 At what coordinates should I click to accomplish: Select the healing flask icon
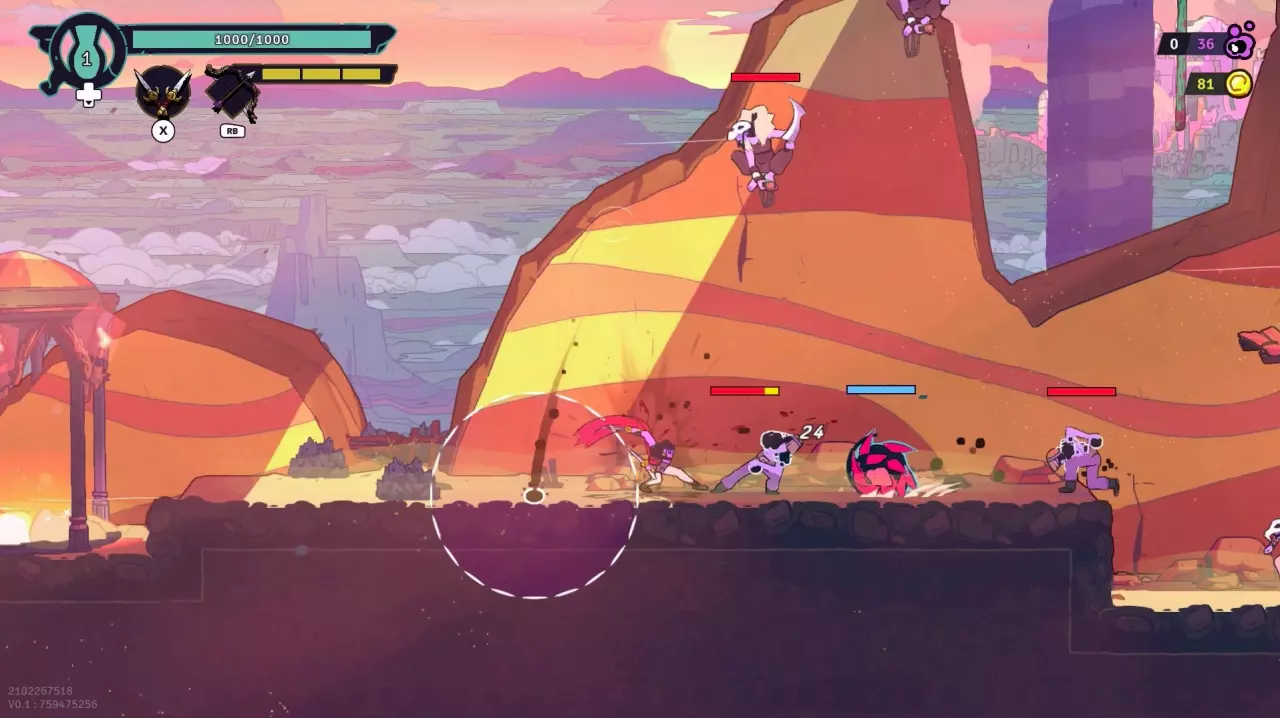(86, 53)
